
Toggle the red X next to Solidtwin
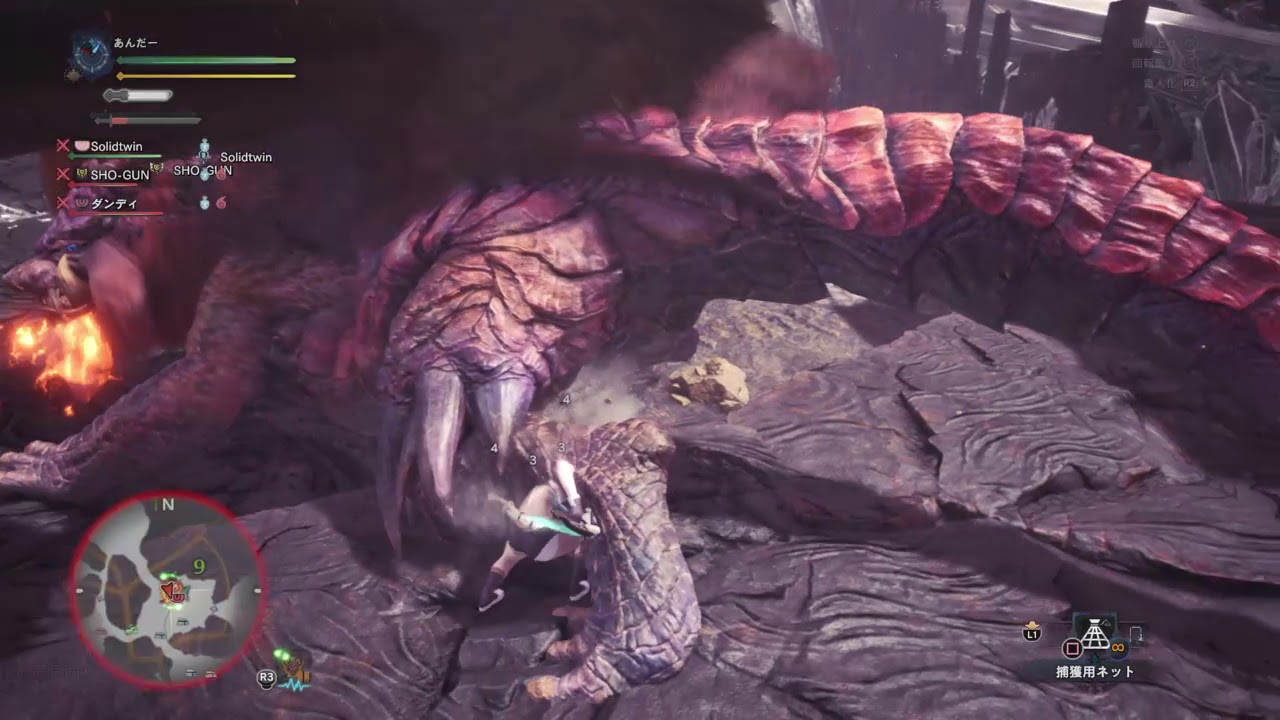(x=64, y=146)
